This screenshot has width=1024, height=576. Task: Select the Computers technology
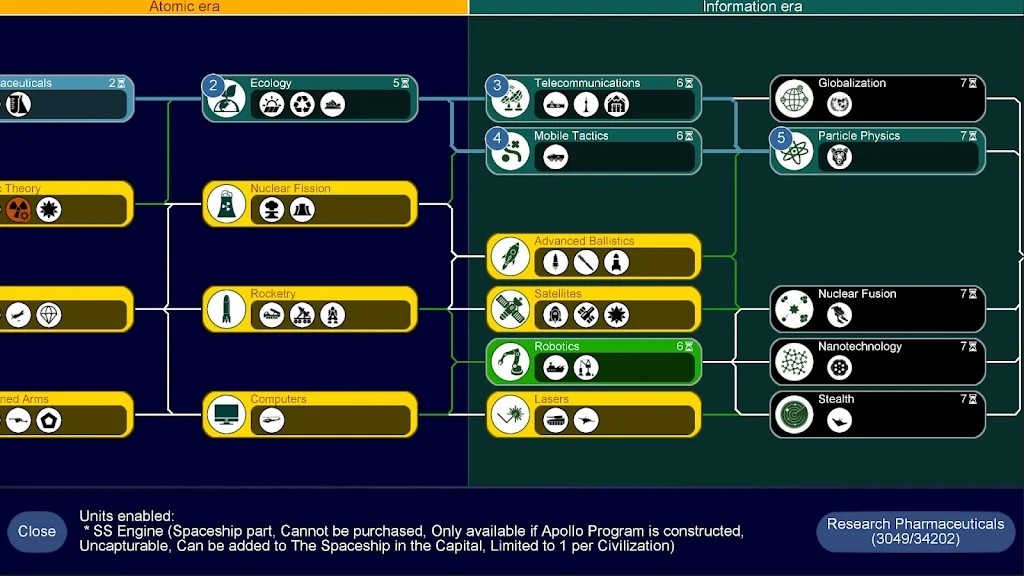coord(310,414)
